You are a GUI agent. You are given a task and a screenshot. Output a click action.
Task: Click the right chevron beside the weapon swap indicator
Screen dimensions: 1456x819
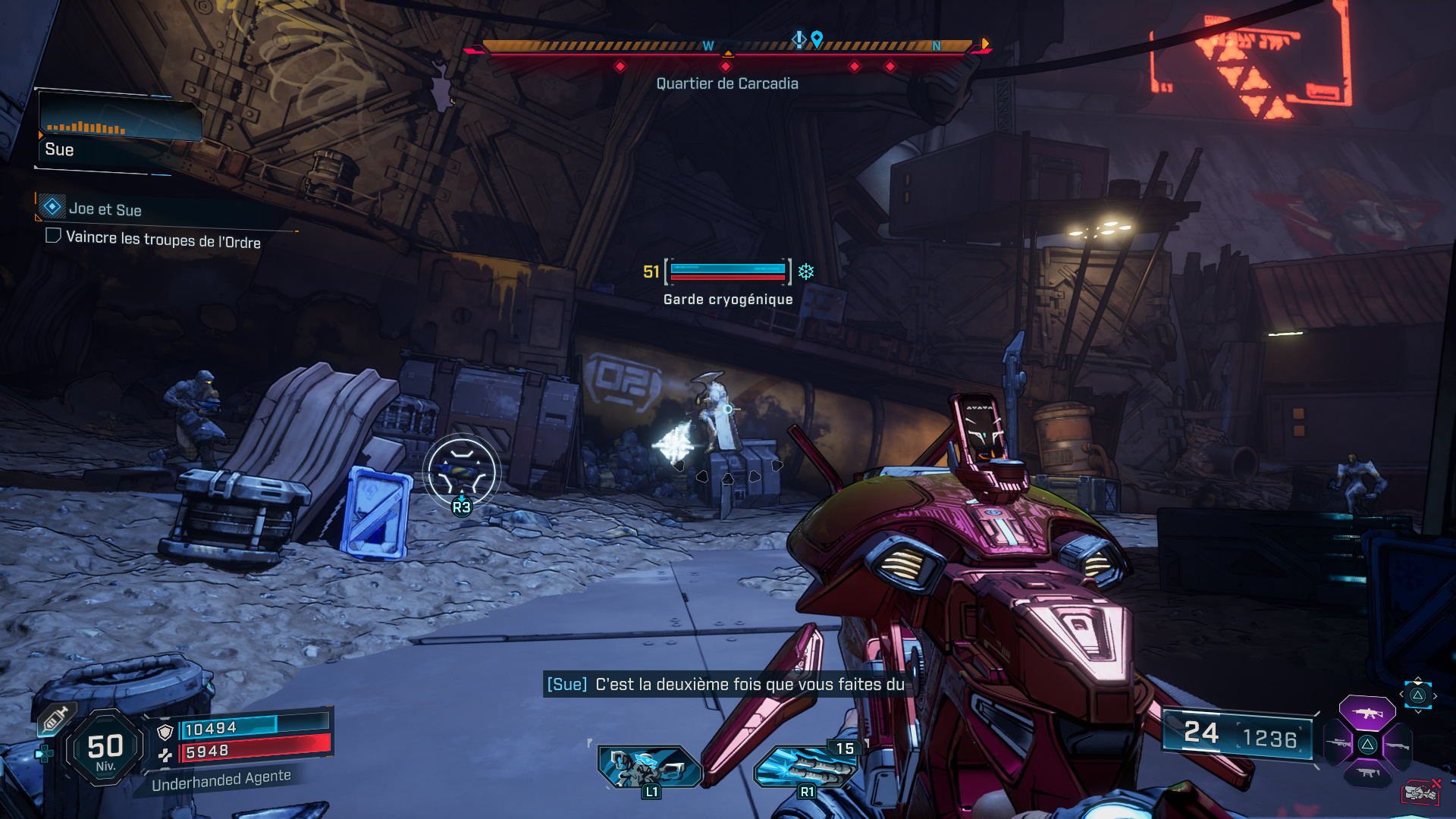[x=1435, y=695]
